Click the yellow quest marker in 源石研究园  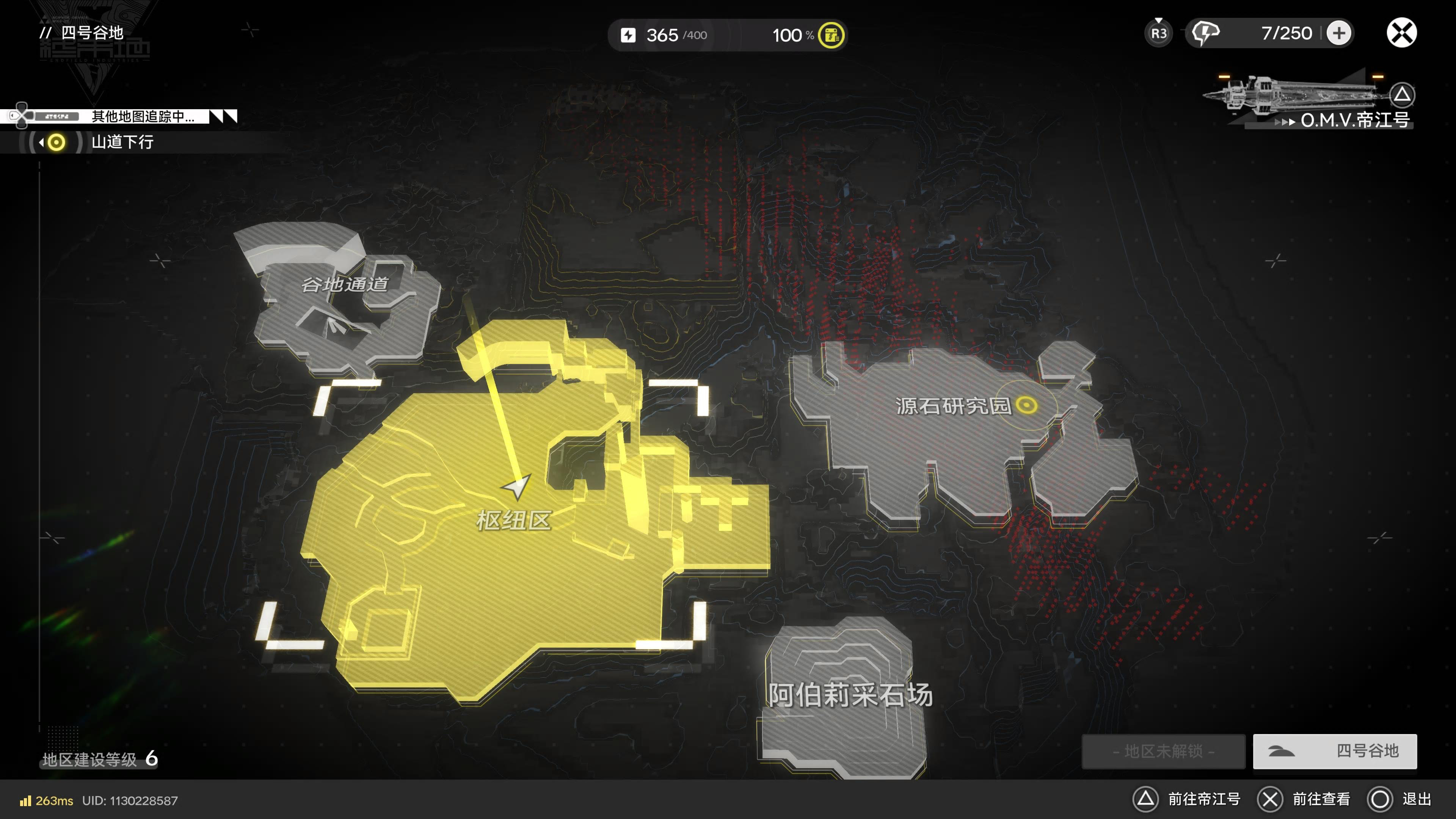1026,405
